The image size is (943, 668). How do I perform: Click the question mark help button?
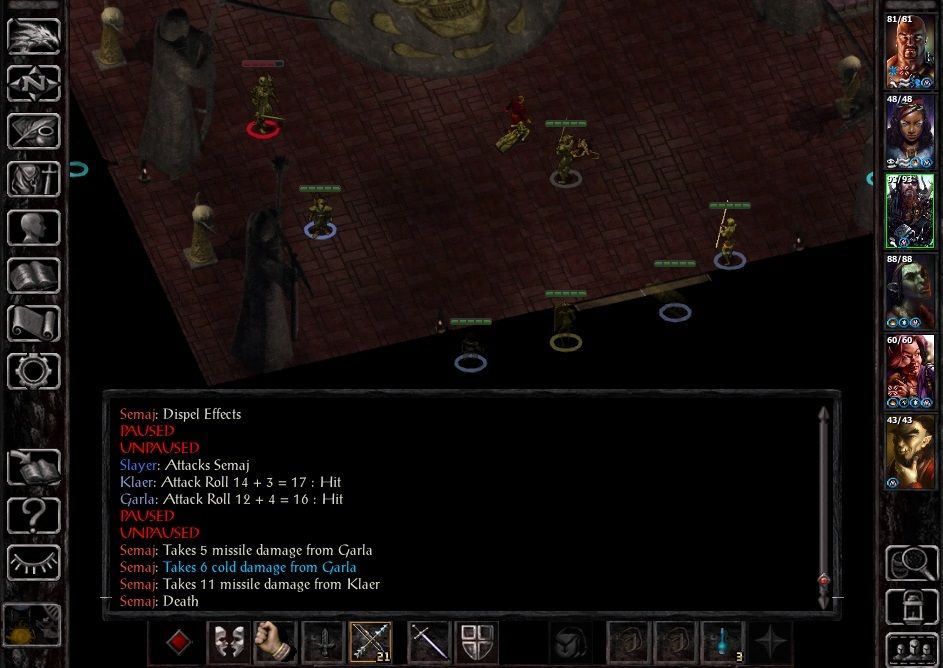[x=33, y=515]
